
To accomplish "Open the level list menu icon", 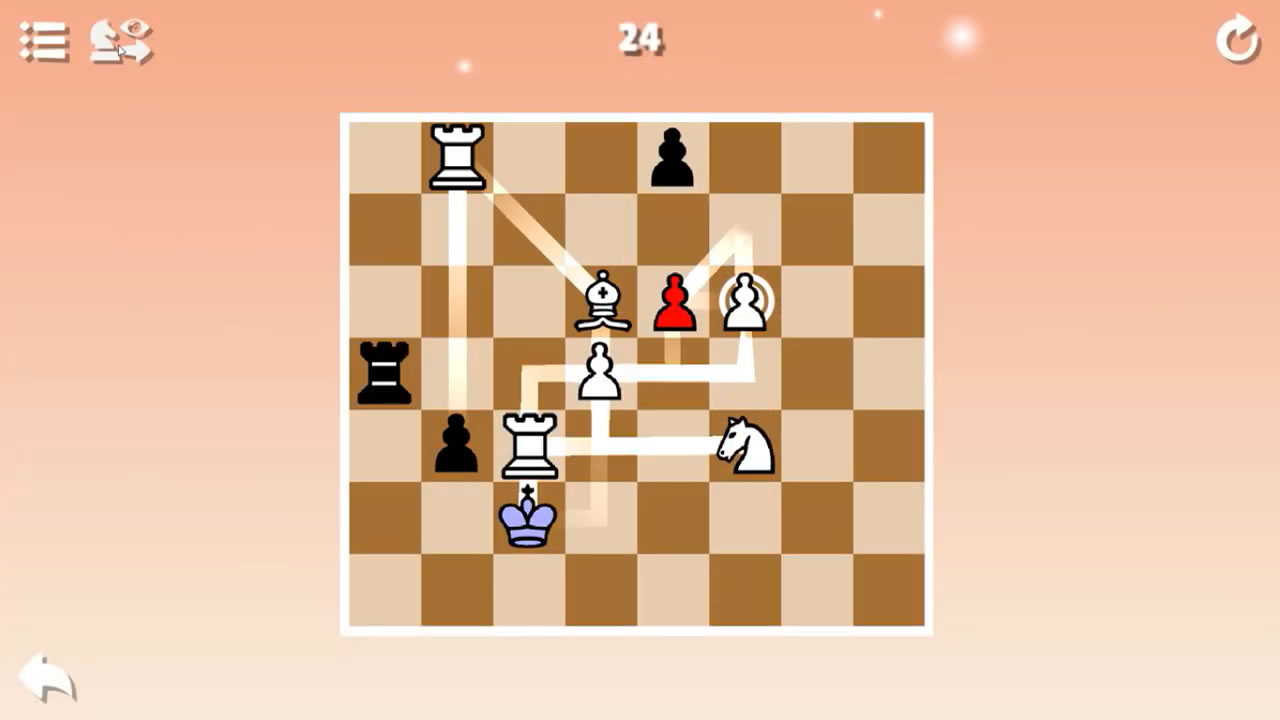I will pos(43,42).
